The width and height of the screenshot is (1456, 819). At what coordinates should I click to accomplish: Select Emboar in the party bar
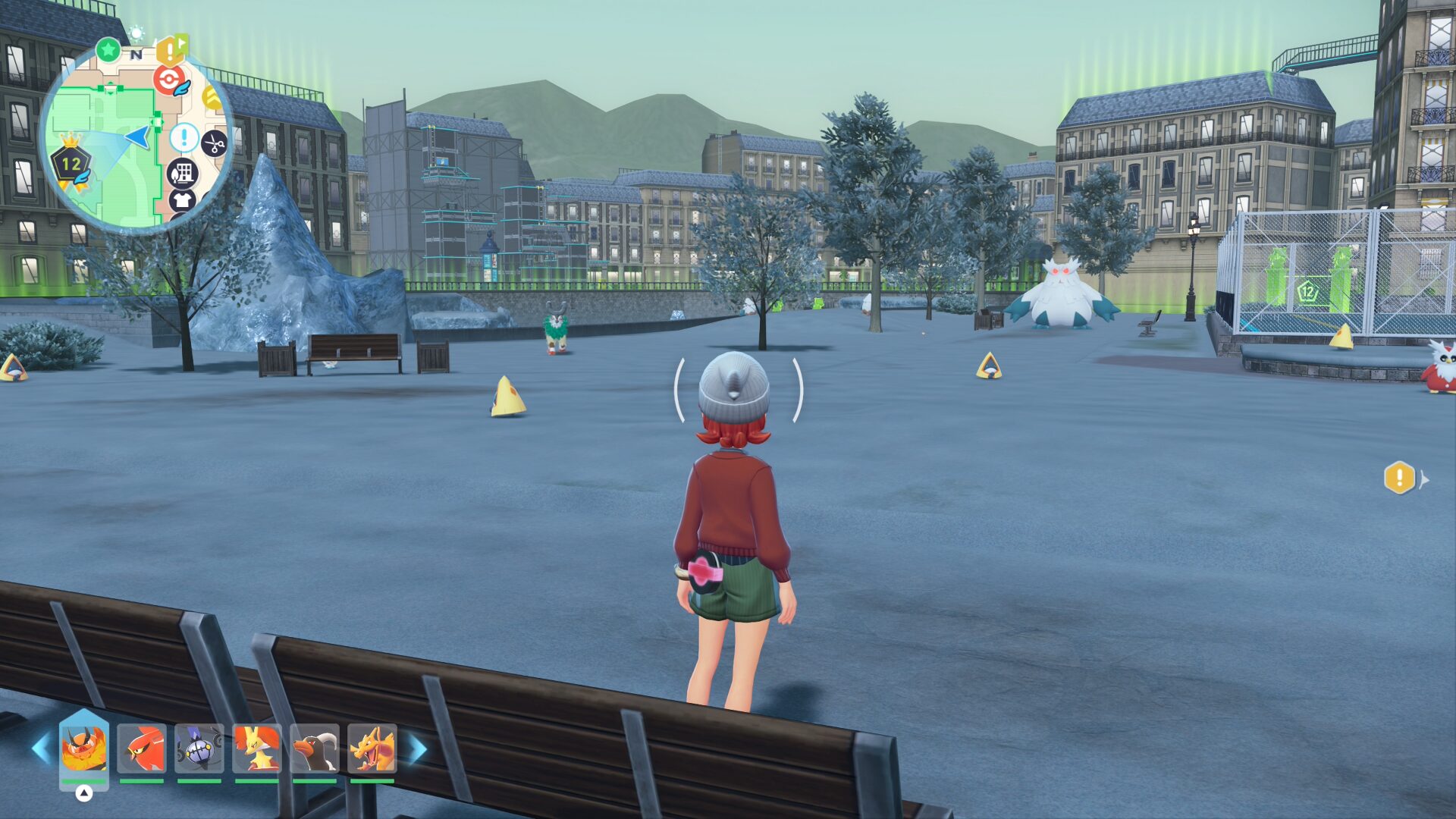coord(83,748)
